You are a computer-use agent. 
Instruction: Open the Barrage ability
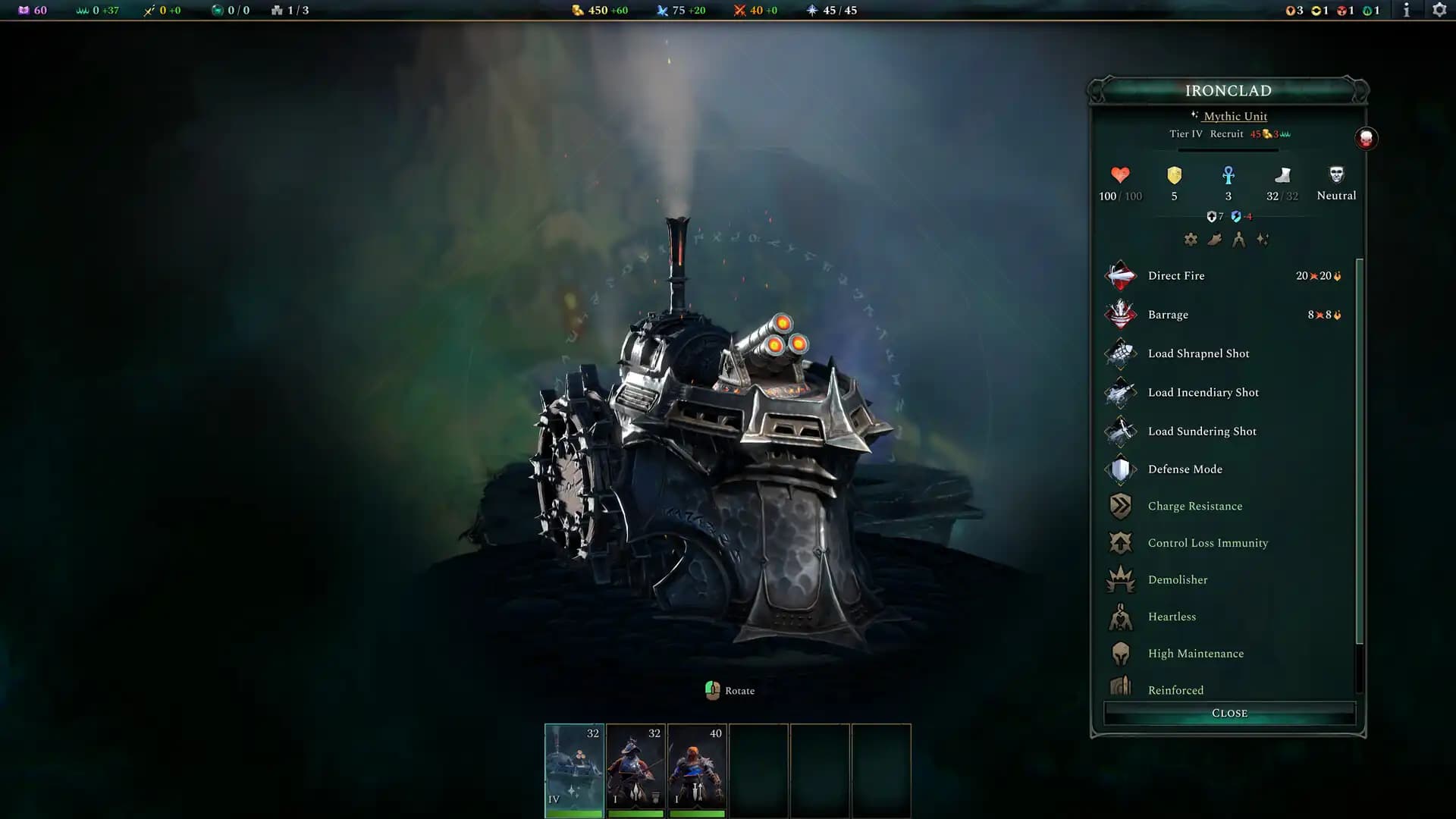pos(1120,314)
